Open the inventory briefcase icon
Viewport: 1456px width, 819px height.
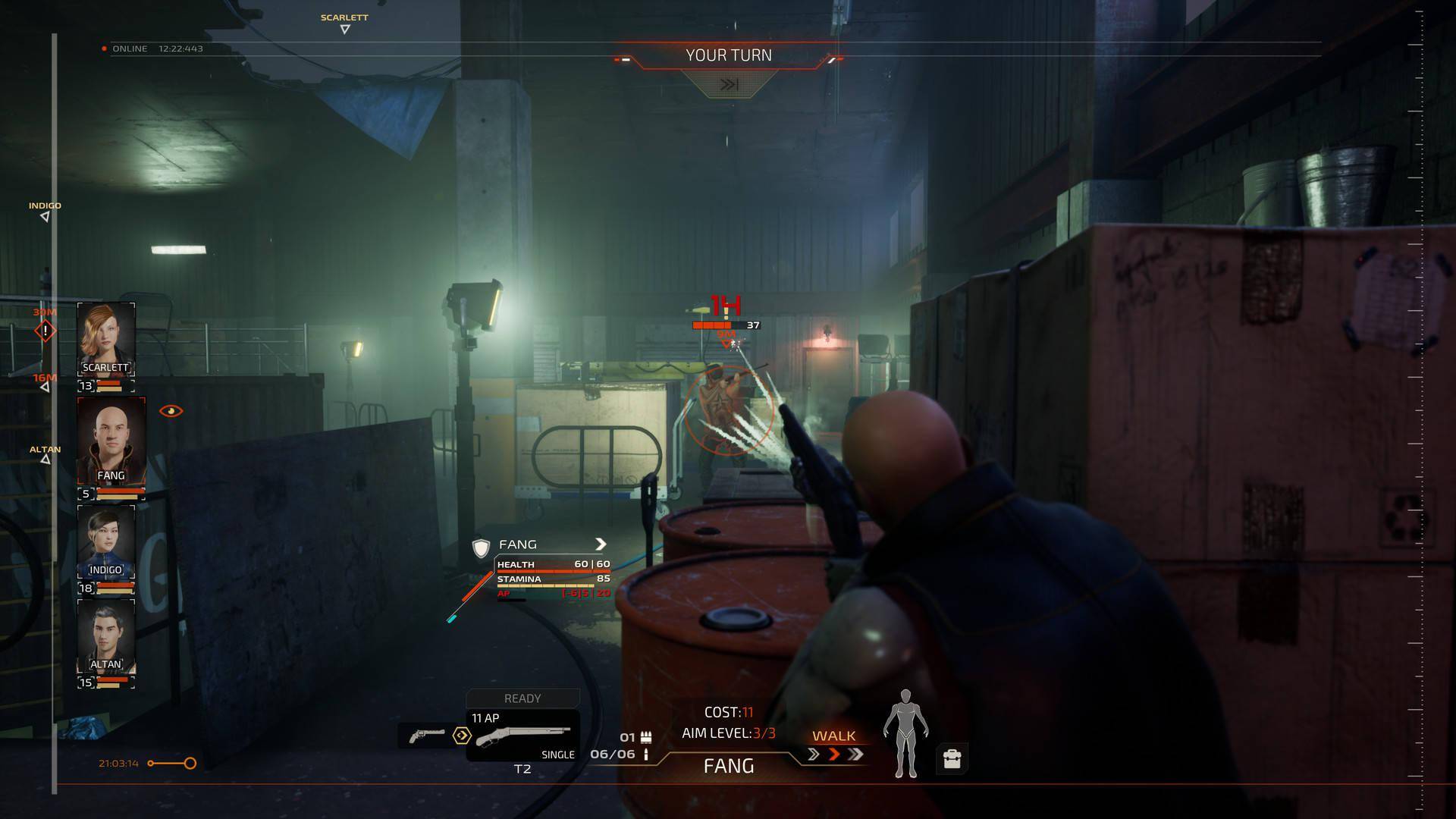tap(952, 758)
